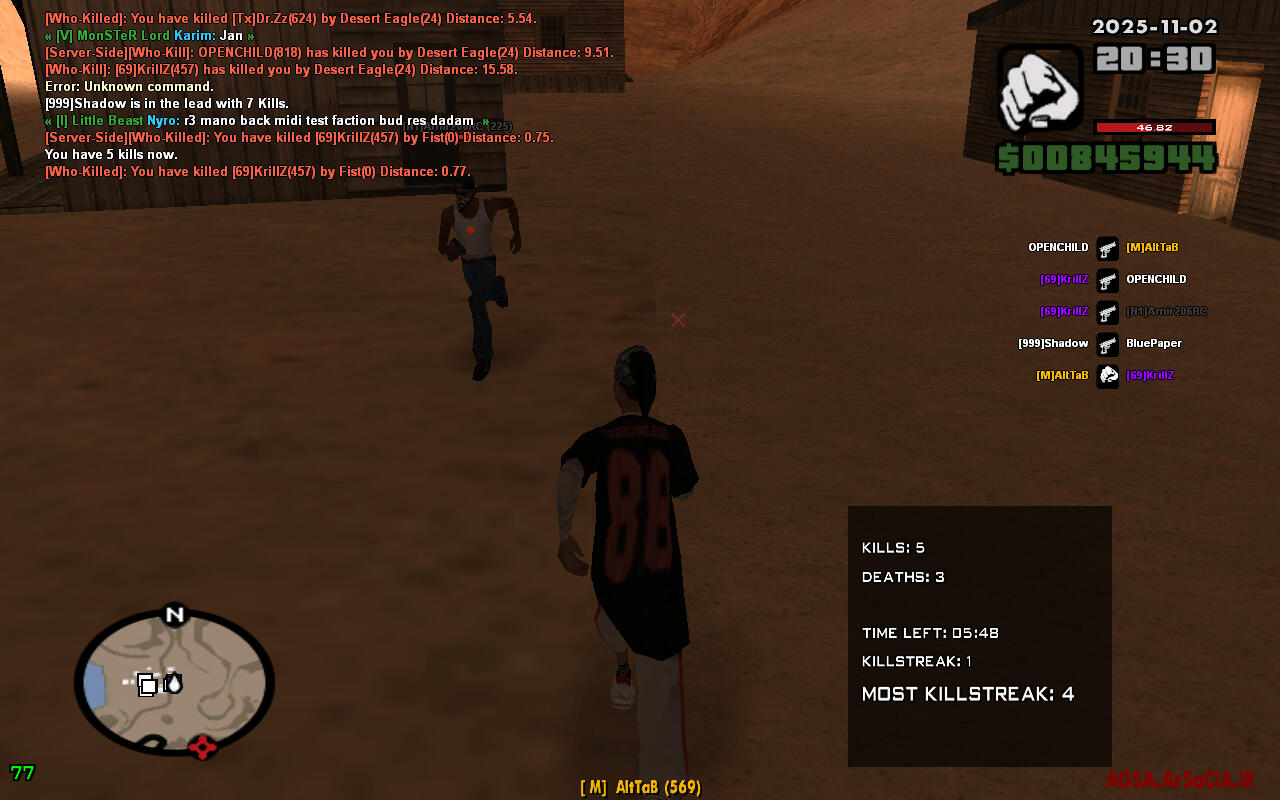The image size is (1280, 800).
Task: Select the fist weapon icon
Action: [1040, 88]
